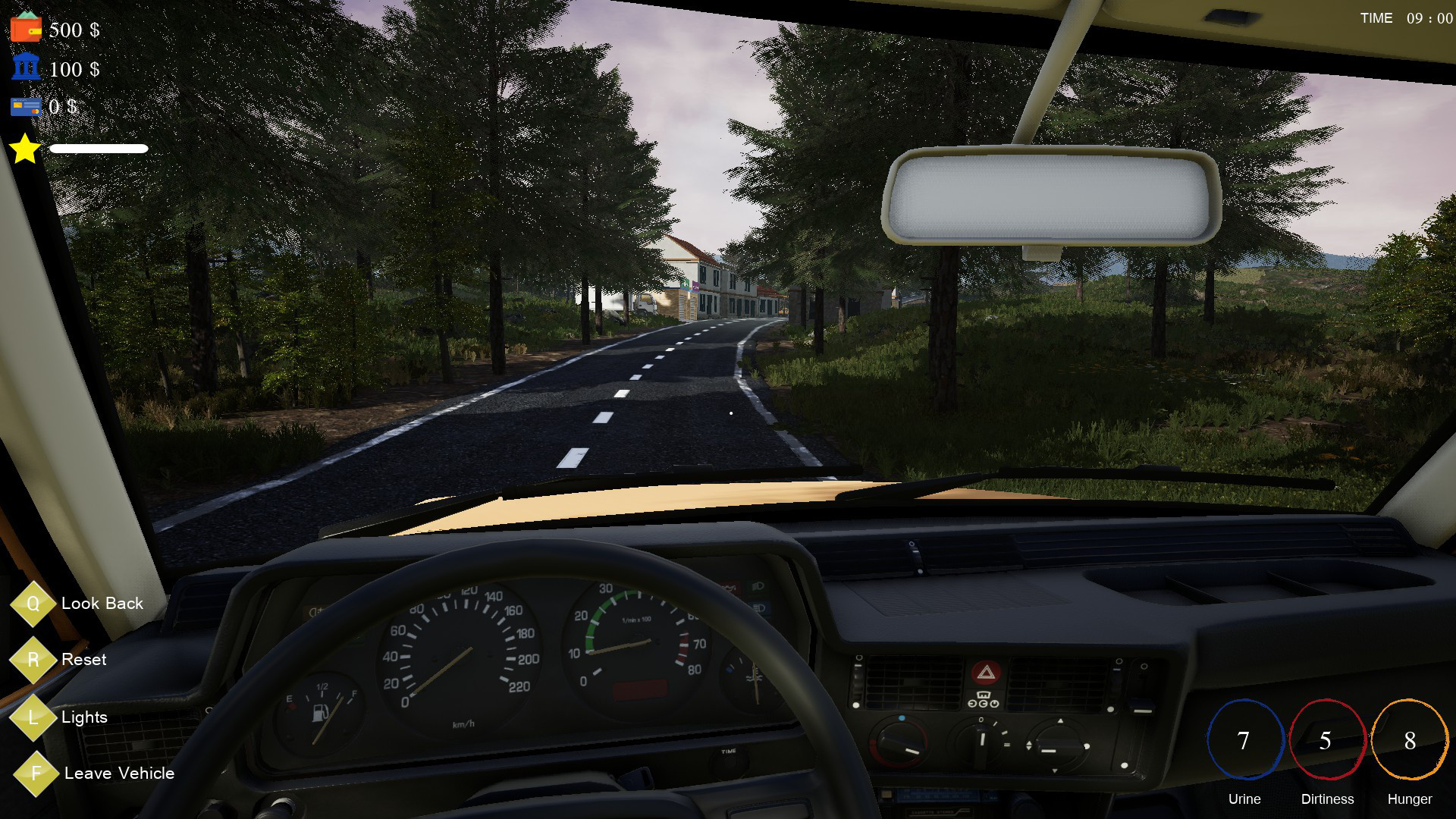Image resolution: width=1456 pixels, height=819 pixels.
Task: Select the blue bank building icon
Action: [x=25, y=70]
